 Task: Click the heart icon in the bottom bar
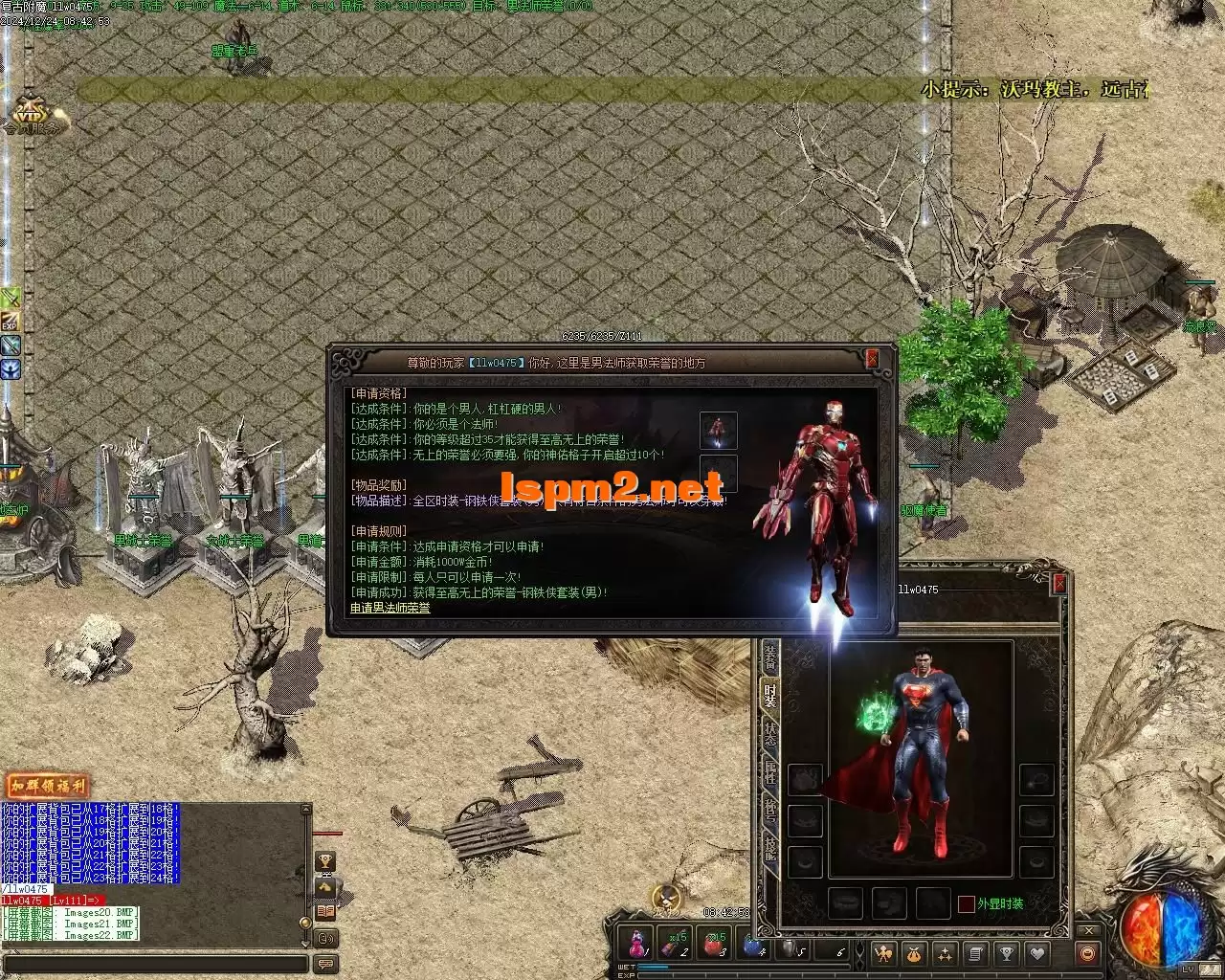coord(1036,953)
